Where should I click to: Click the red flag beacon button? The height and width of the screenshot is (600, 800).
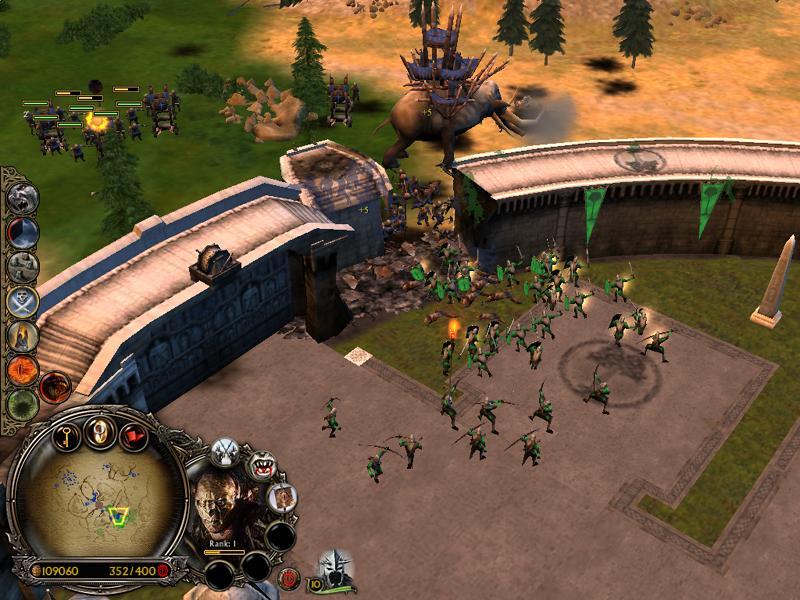coord(132,435)
